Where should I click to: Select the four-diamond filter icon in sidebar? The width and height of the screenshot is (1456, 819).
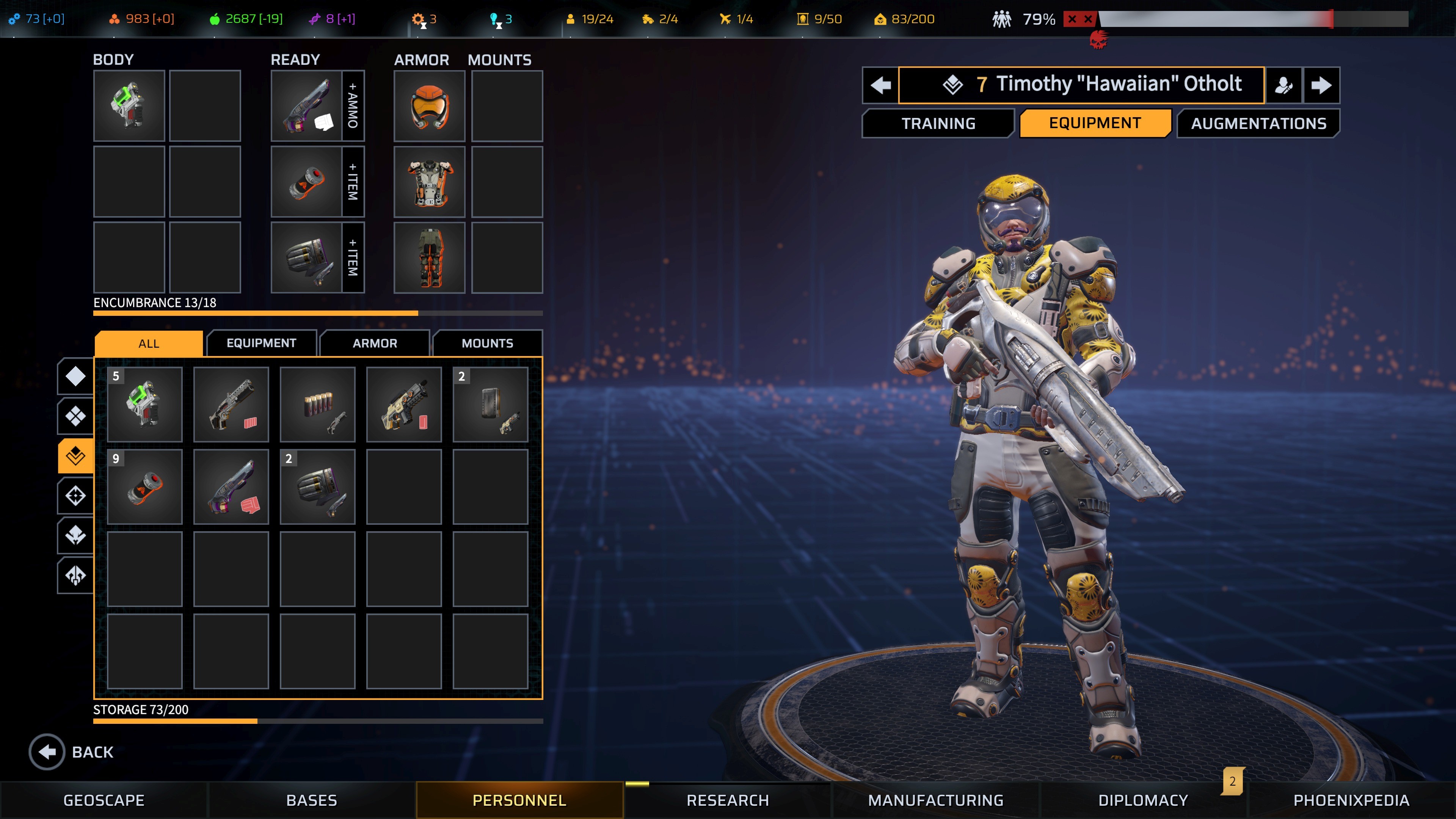(x=75, y=416)
